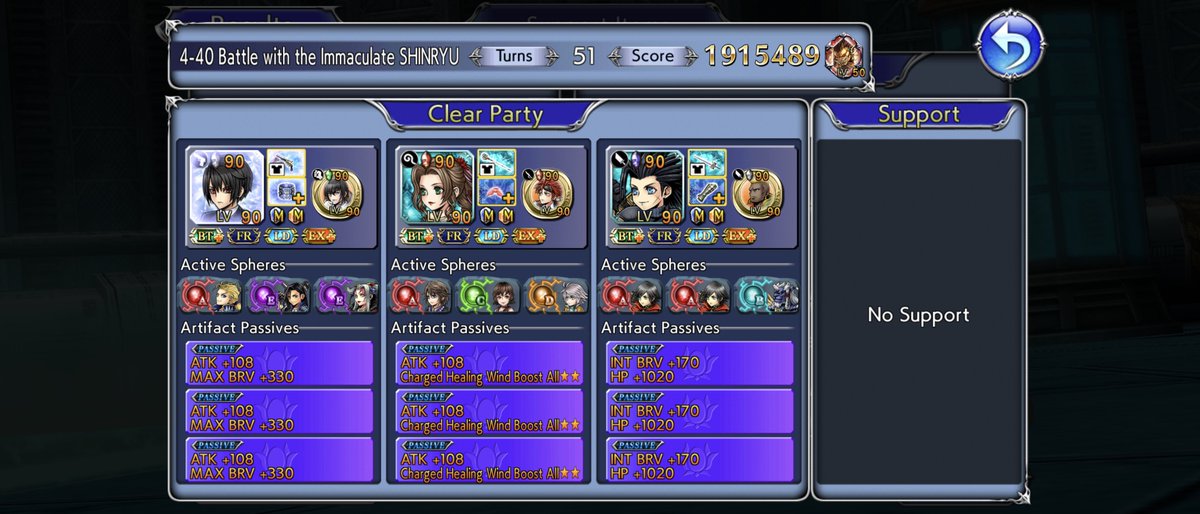The image size is (1200, 514).
Task: View the green C active sphere
Action: [x=482, y=295]
